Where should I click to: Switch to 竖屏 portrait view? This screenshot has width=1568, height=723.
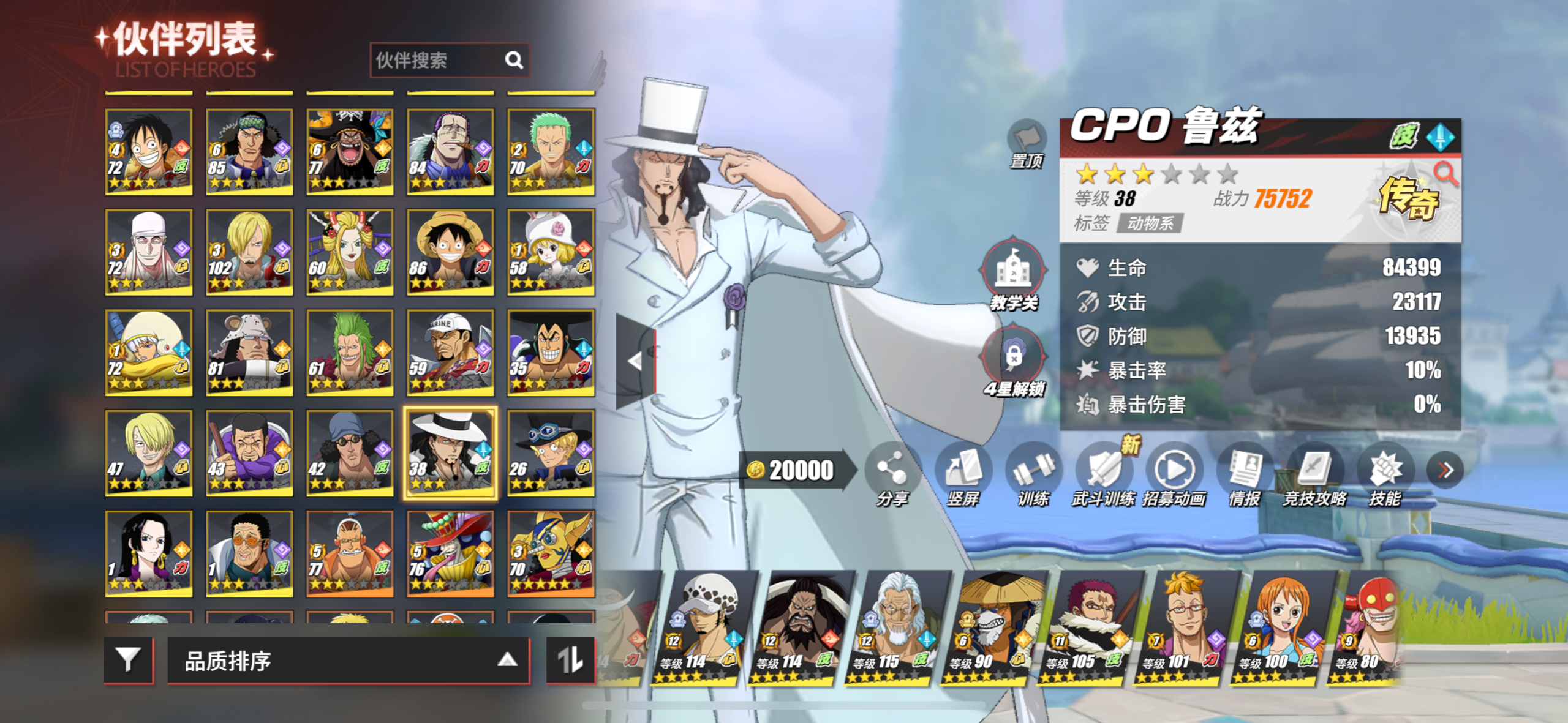(963, 474)
